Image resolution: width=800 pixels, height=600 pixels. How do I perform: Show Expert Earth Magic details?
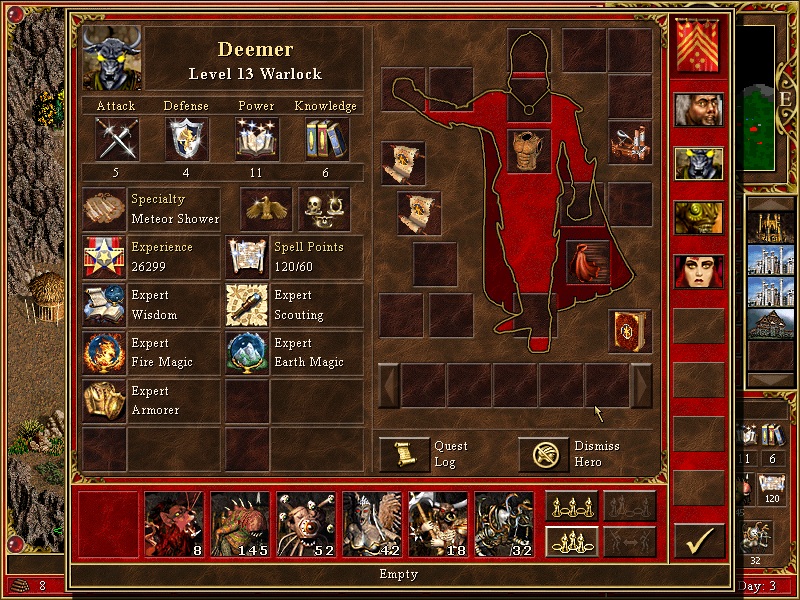click(247, 352)
